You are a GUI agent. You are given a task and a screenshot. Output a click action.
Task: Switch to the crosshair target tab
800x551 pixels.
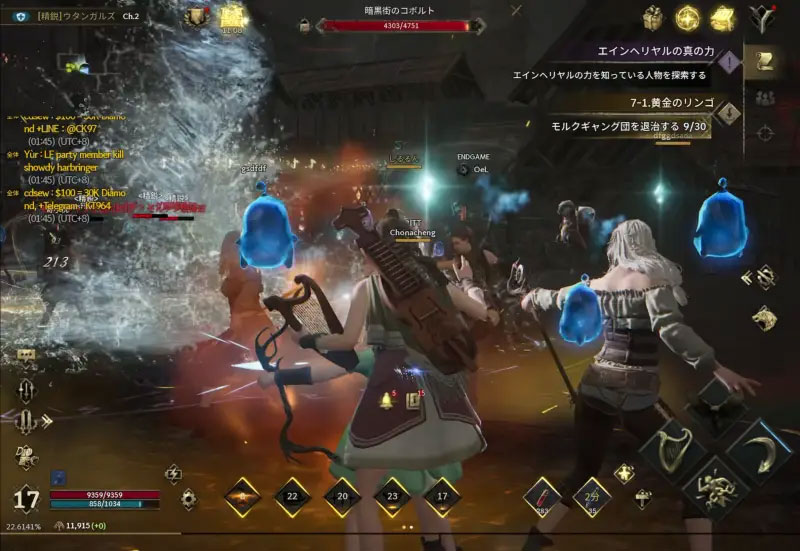pyautogui.click(x=765, y=132)
